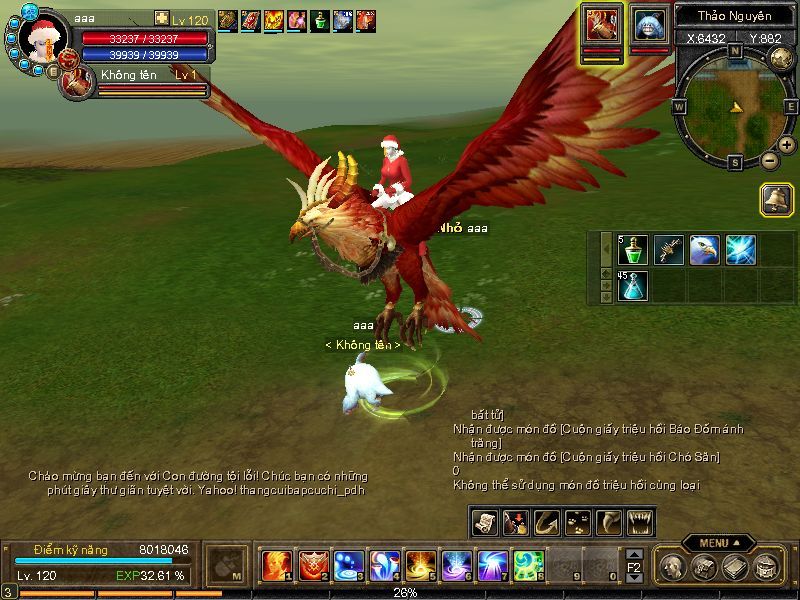
Task: Use the green potion in the quick slot
Action: tap(633, 250)
